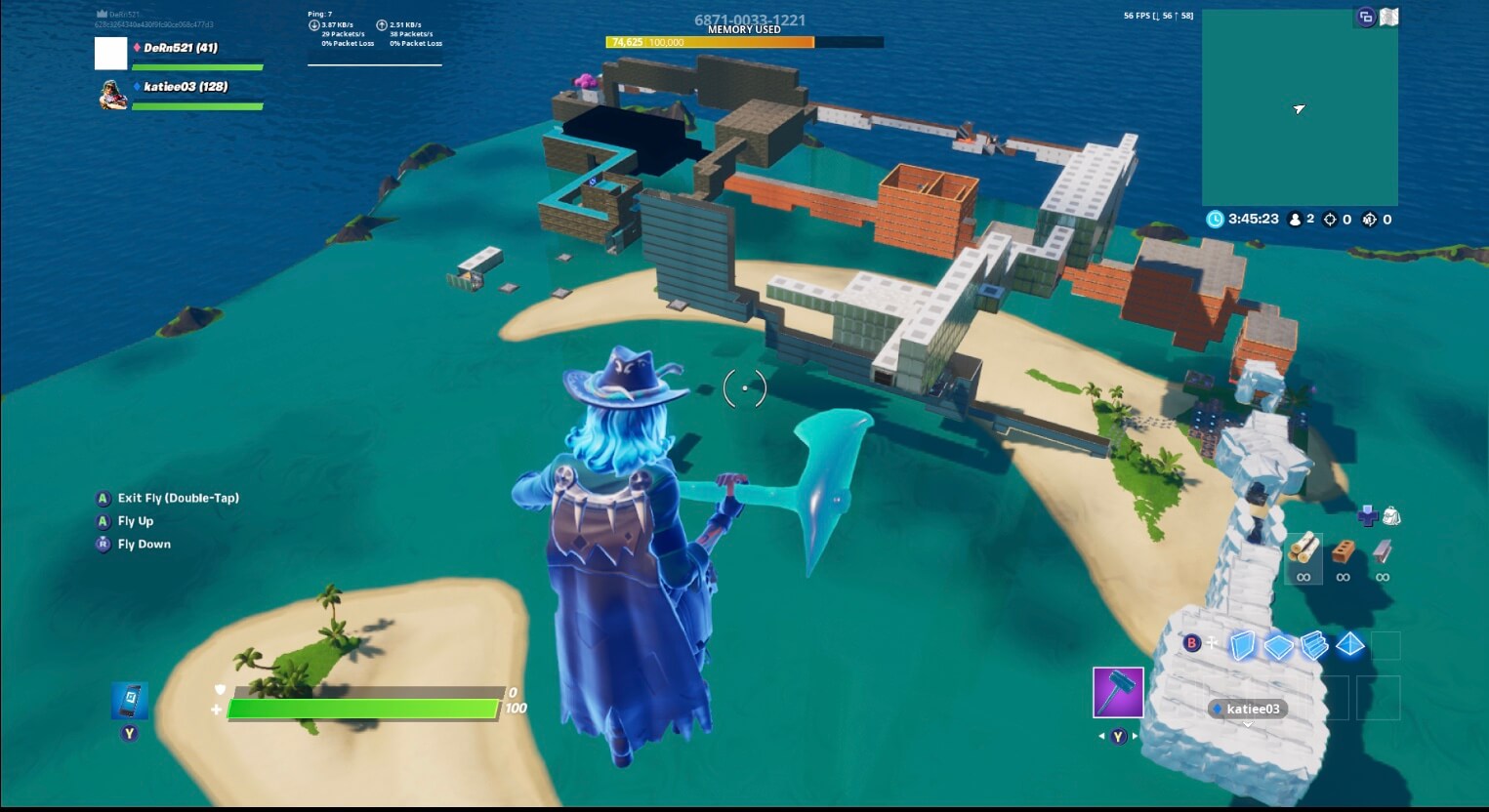
Task: Click the clock timer icon below the minimap
Action: point(1215,218)
